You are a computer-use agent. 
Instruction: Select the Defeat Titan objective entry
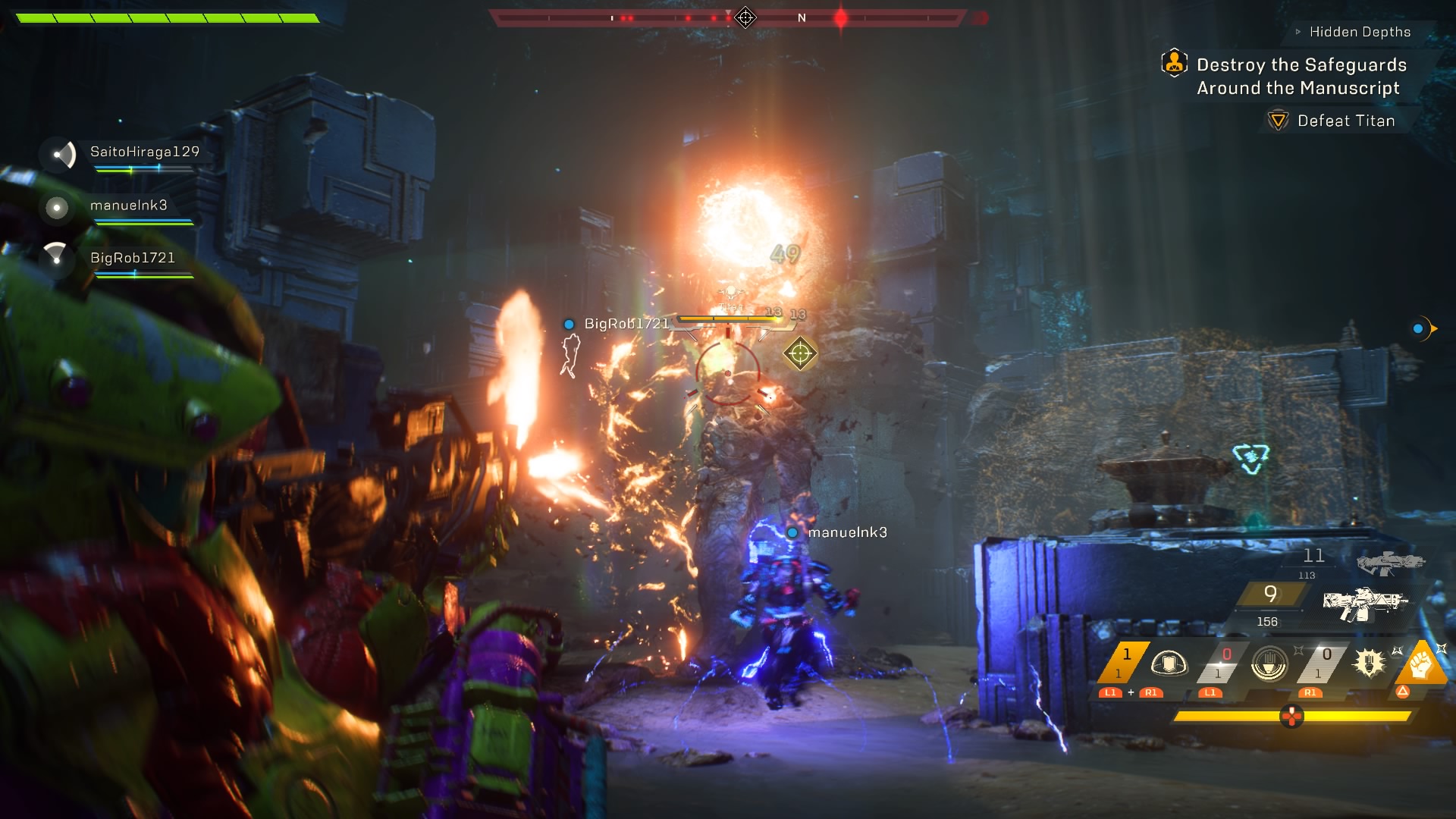coord(1345,120)
